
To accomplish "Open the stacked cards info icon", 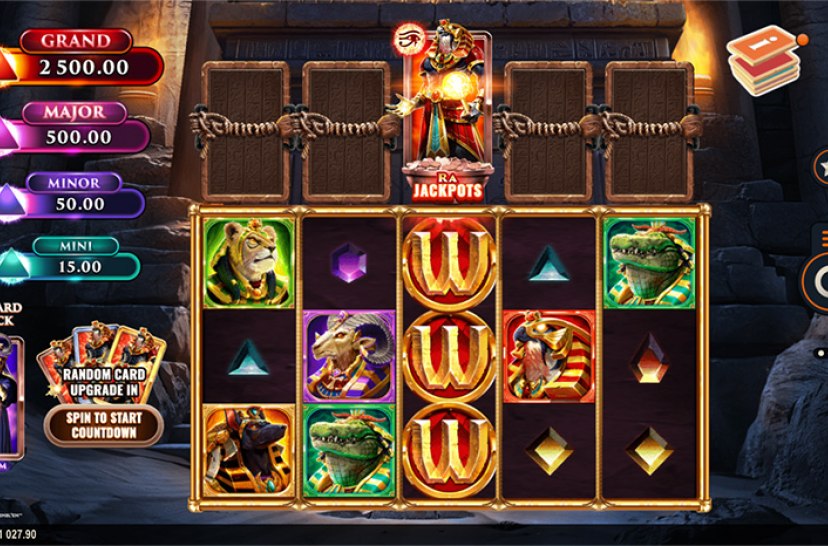I will 764,60.
